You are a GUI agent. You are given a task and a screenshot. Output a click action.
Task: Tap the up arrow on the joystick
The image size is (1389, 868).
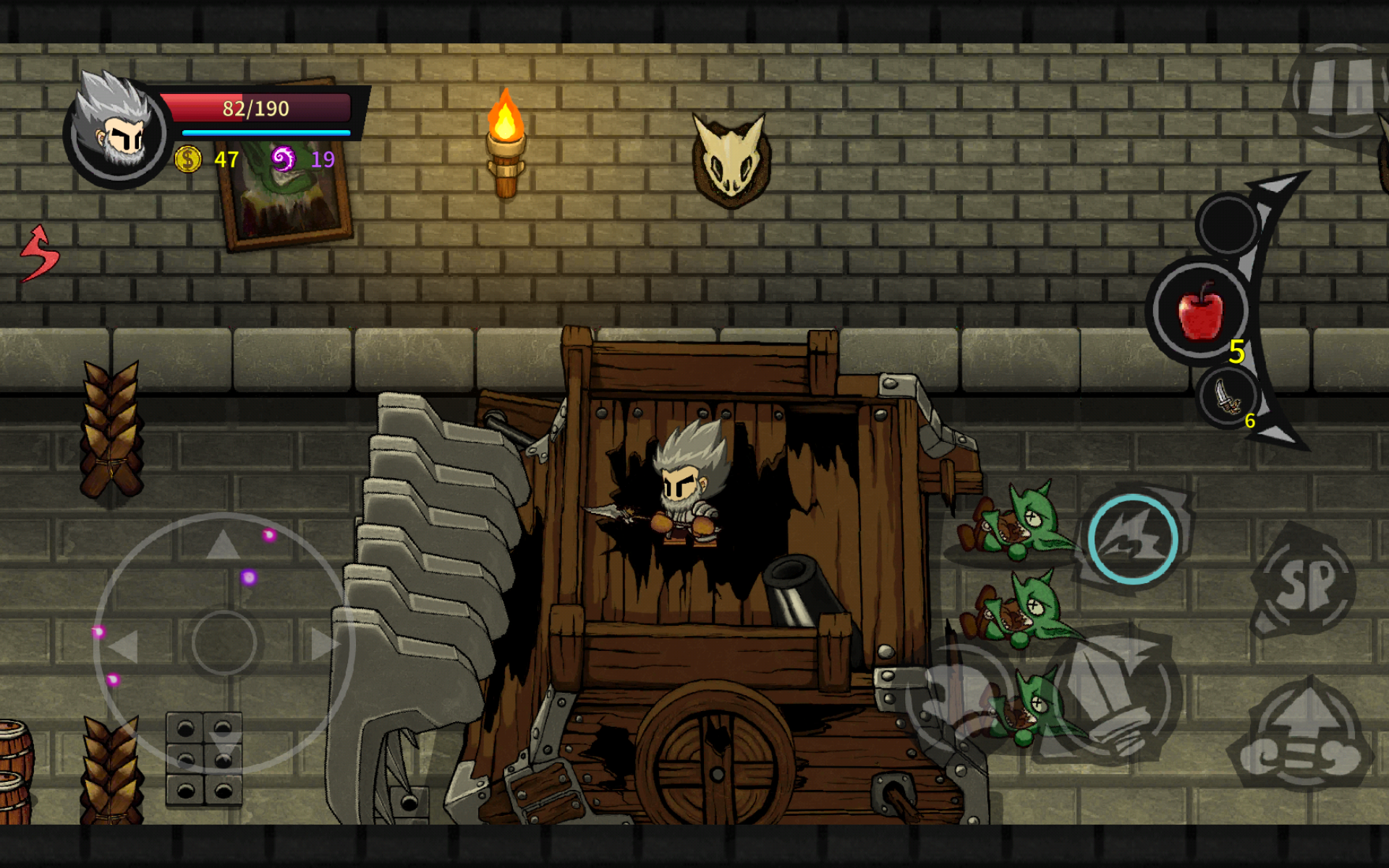pyautogui.click(x=223, y=544)
